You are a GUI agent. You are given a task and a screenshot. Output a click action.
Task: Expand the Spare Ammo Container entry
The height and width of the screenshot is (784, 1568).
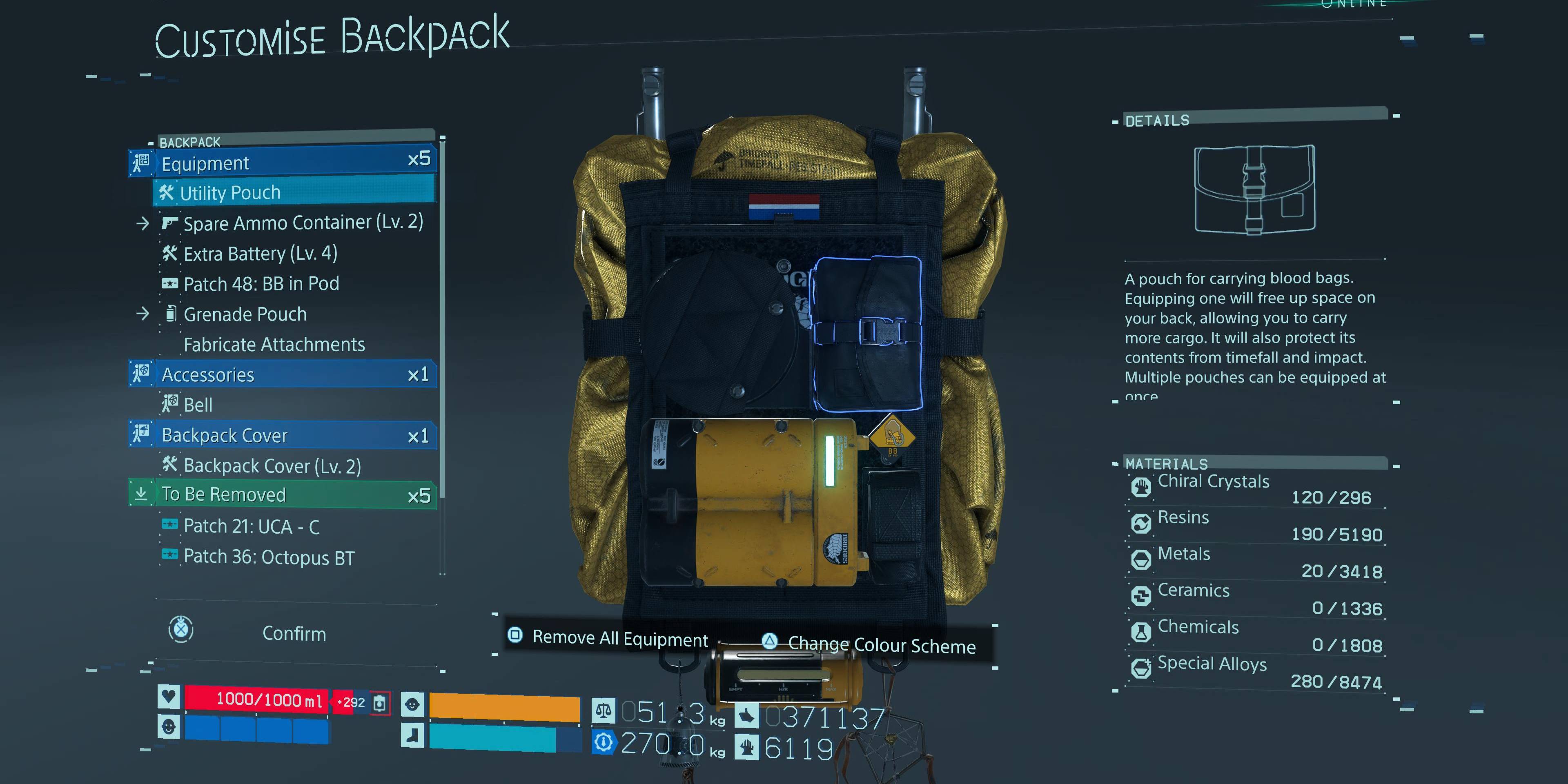(144, 223)
